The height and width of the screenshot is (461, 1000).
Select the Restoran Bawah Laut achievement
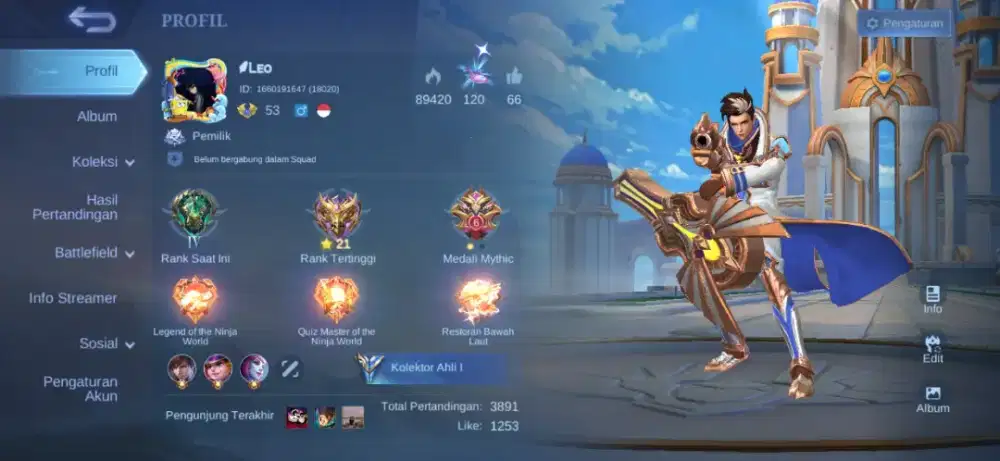coord(478,299)
